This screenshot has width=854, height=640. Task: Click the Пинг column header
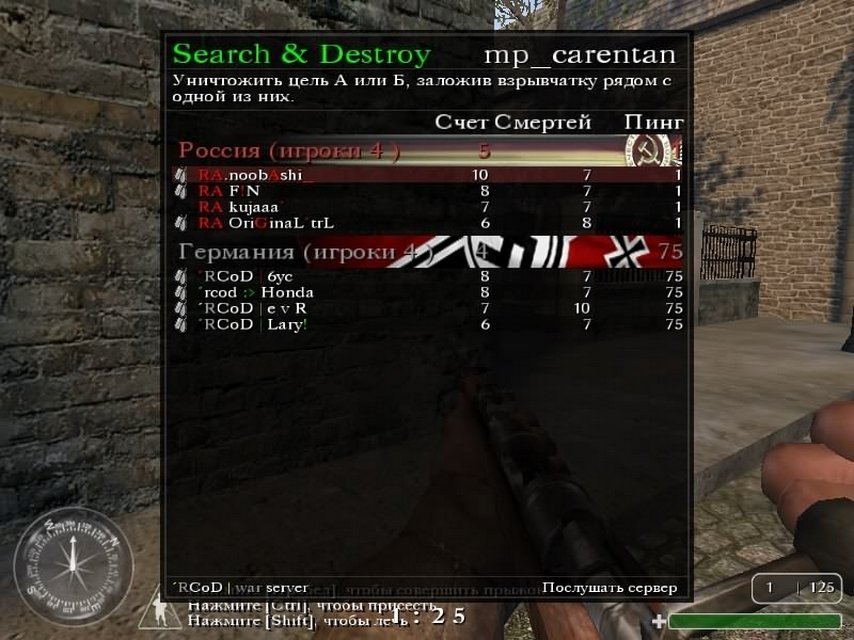click(654, 123)
